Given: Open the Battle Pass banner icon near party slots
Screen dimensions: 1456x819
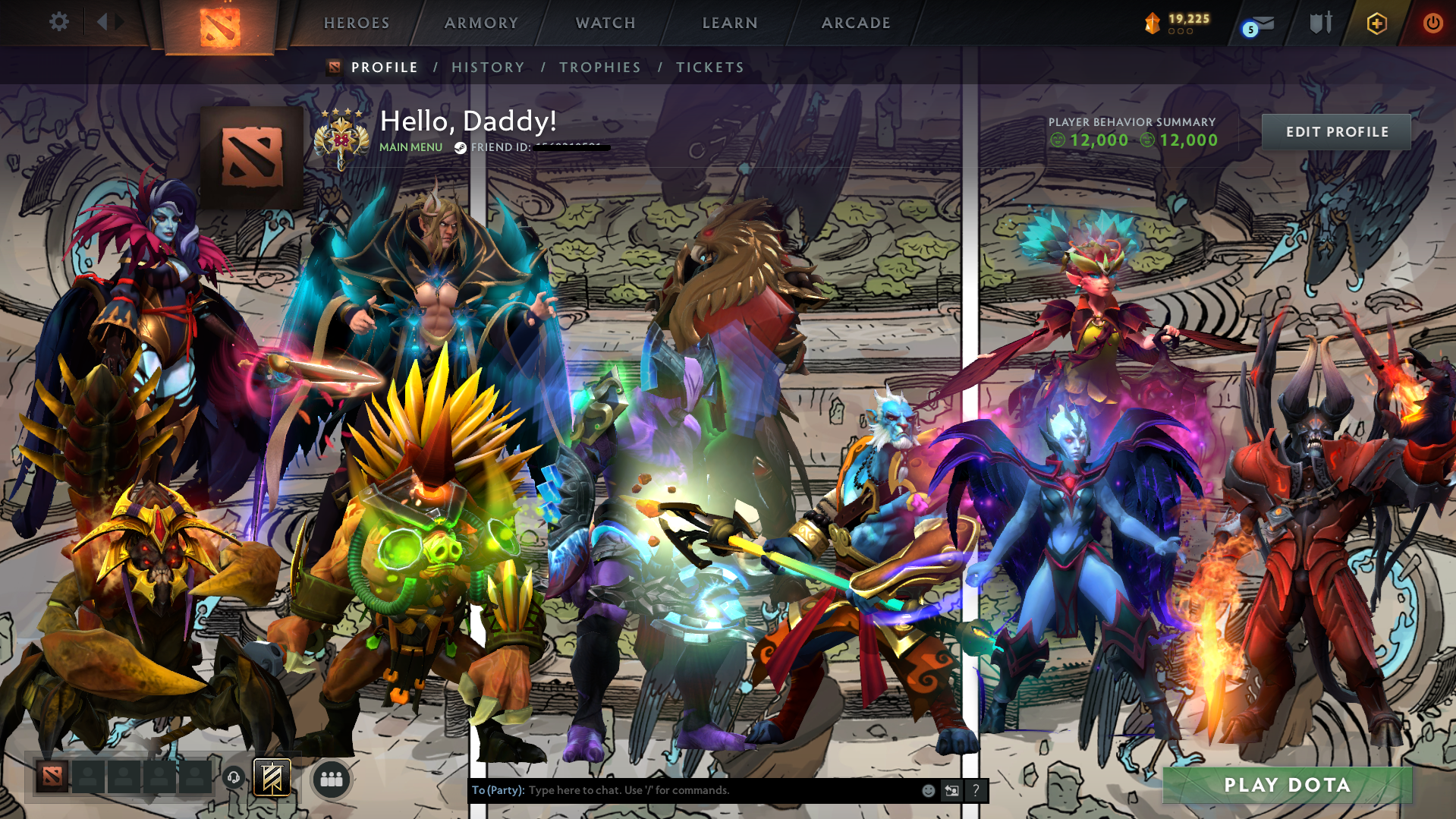Looking at the screenshot, I should point(271,778).
